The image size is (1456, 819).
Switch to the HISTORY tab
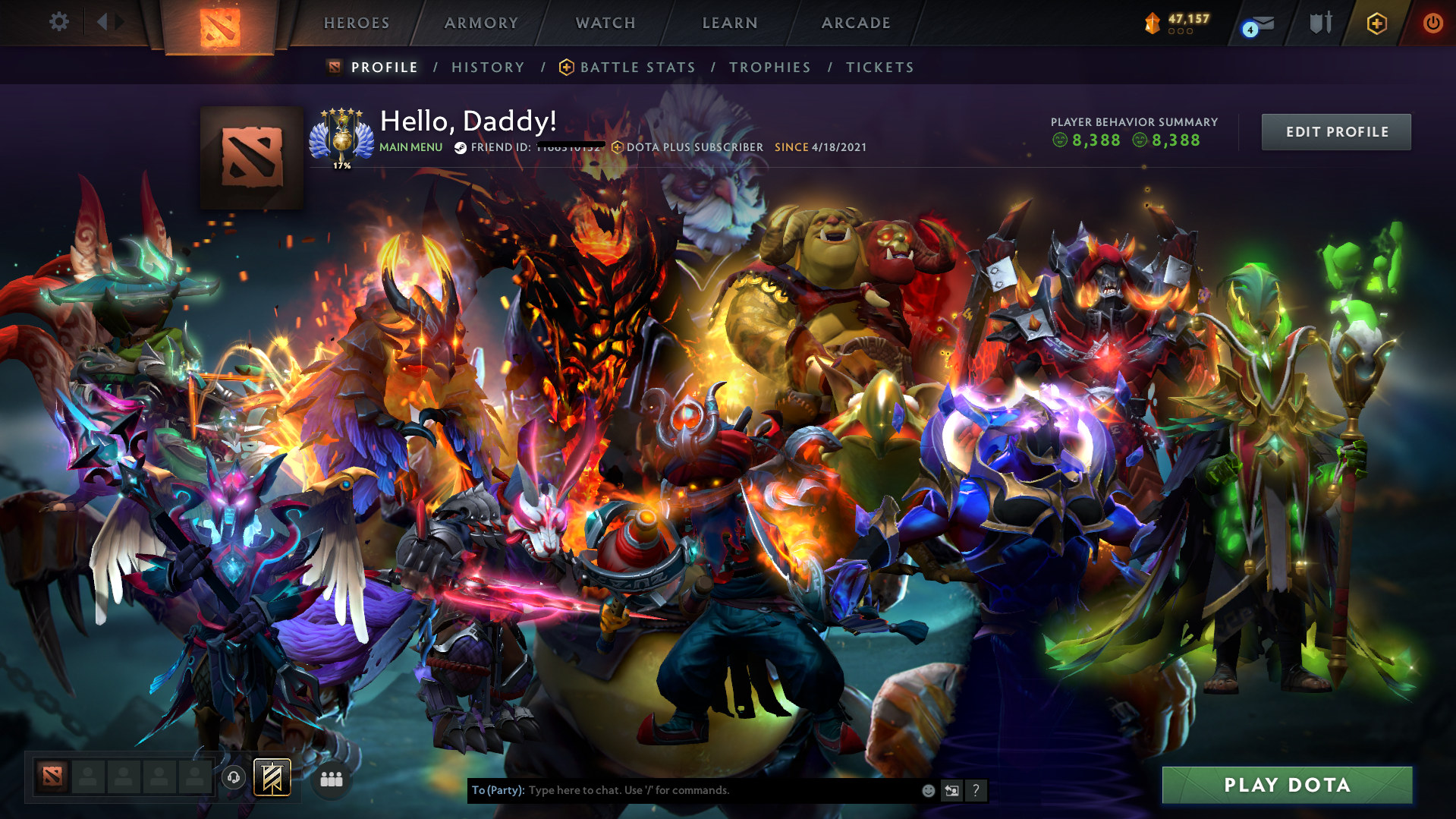tap(487, 67)
